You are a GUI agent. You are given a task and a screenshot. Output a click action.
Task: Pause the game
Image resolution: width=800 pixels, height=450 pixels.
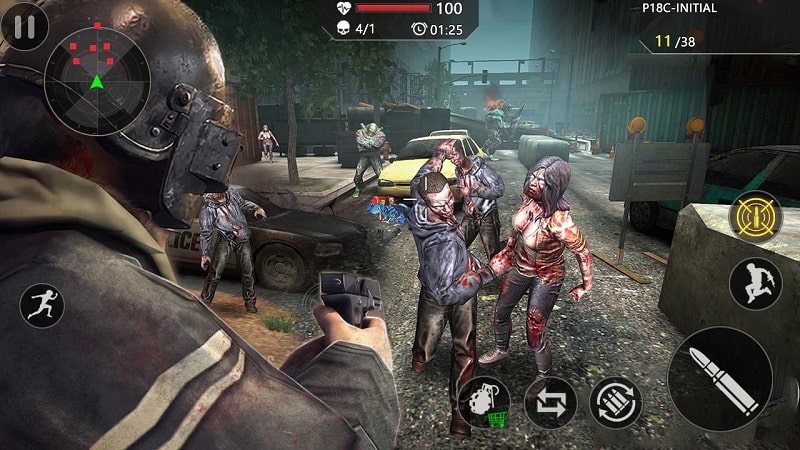coord(24,27)
